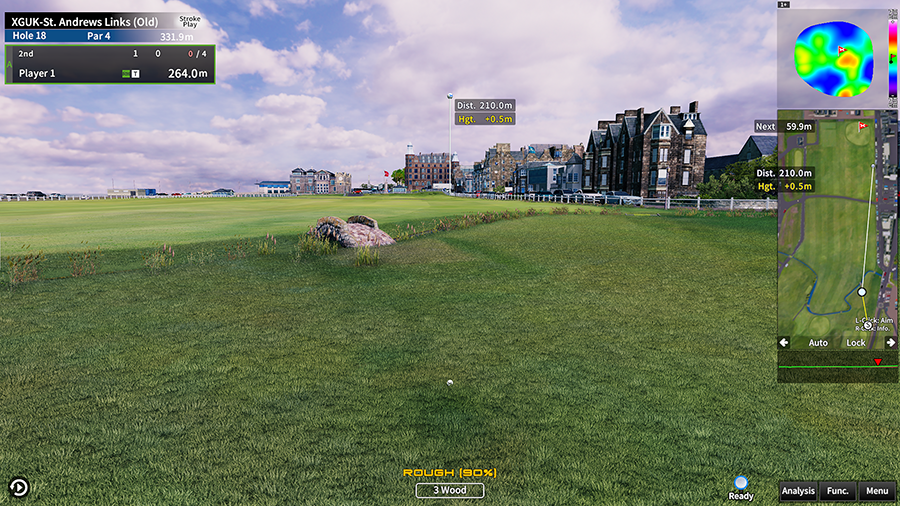The image size is (900, 506).
Task: Click the Ready ball indicator
Action: click(741, 487)
